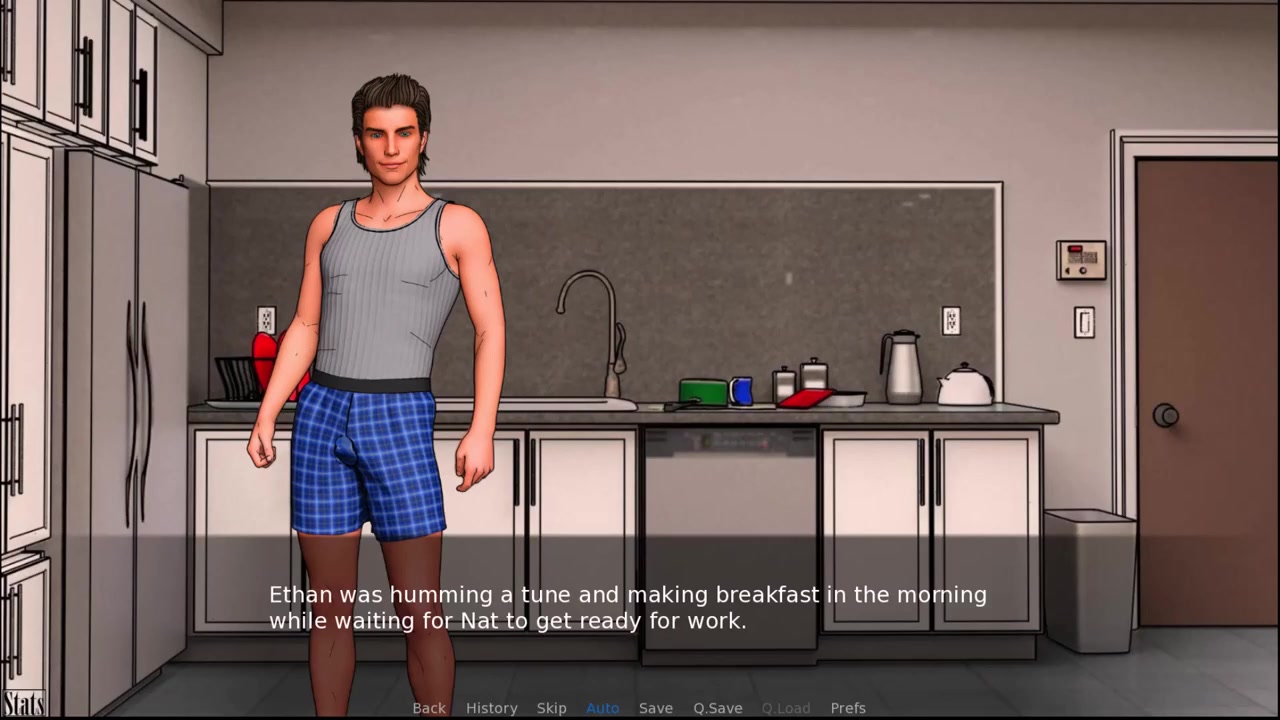Open the dialogue History log
The image size is (1280, 720).
491,708
